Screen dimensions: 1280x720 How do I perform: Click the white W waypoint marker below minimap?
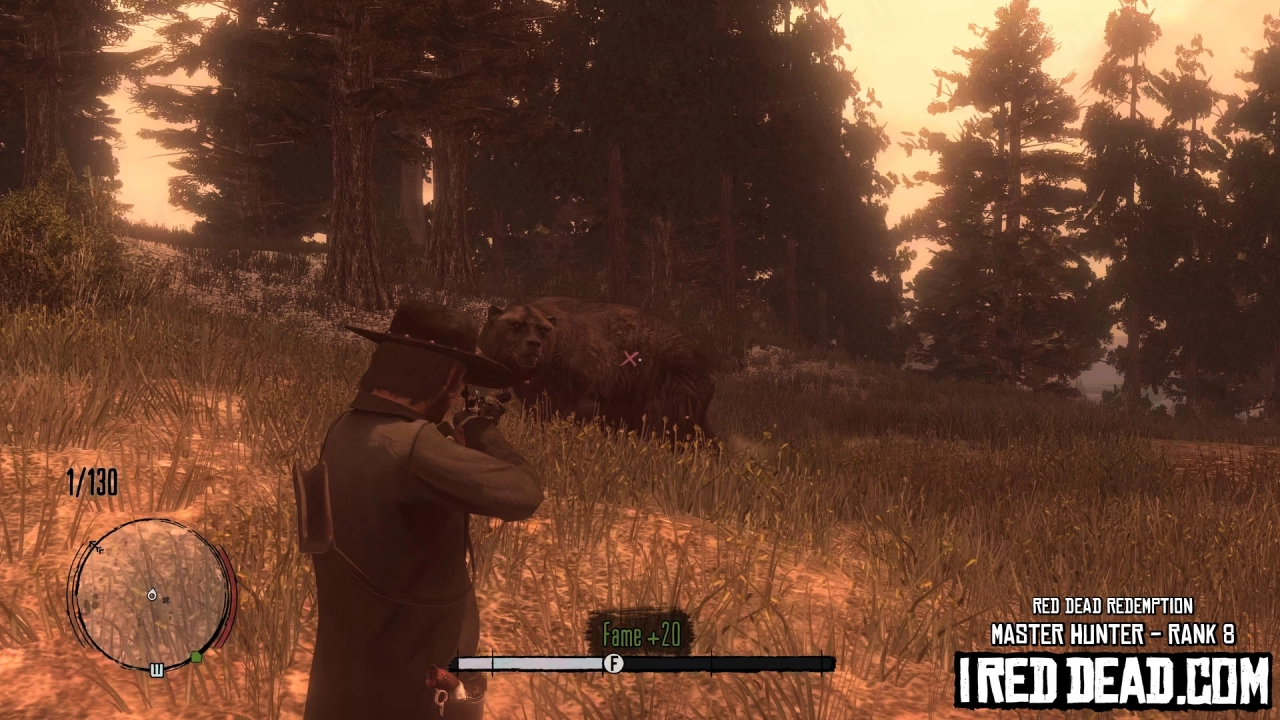pyautogui.click(x=156, y=670)
